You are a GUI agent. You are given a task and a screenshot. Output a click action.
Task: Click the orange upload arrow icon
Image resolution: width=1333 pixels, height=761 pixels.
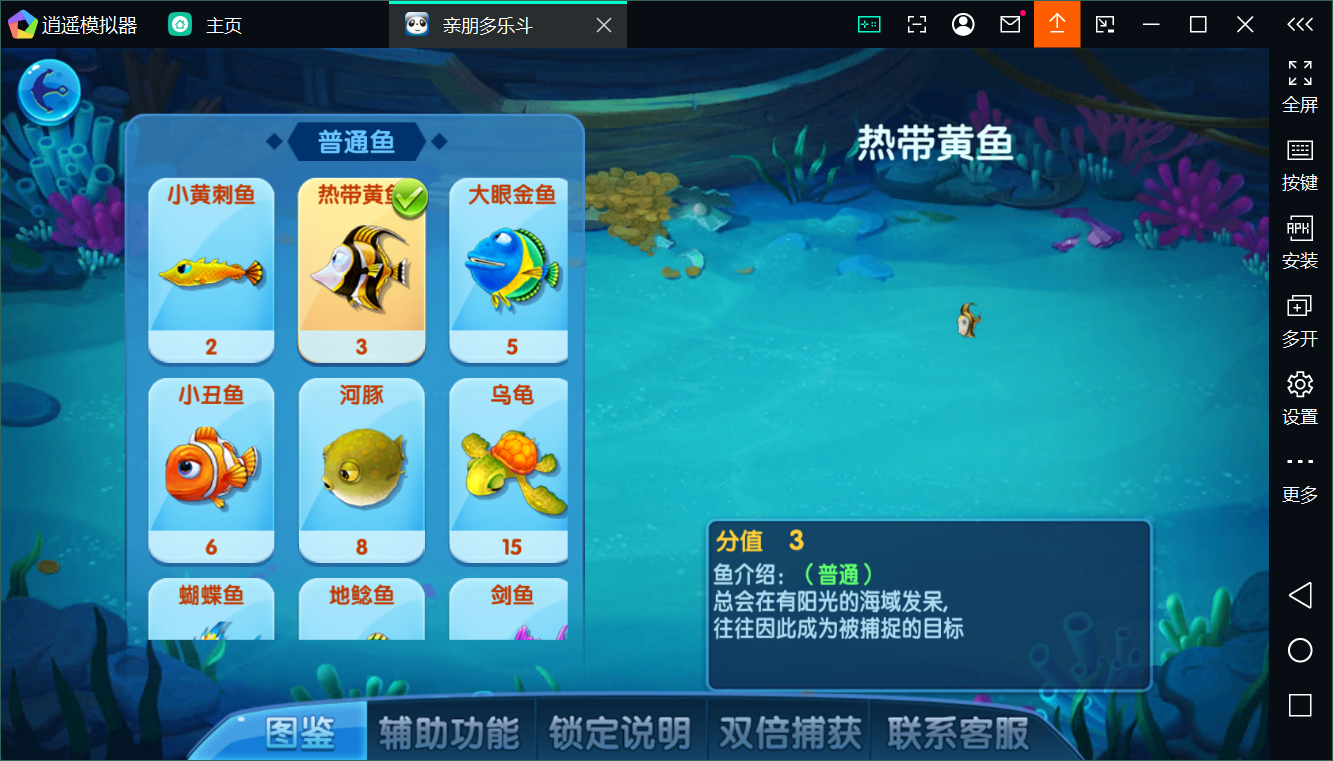click(x=1057, y=23)
